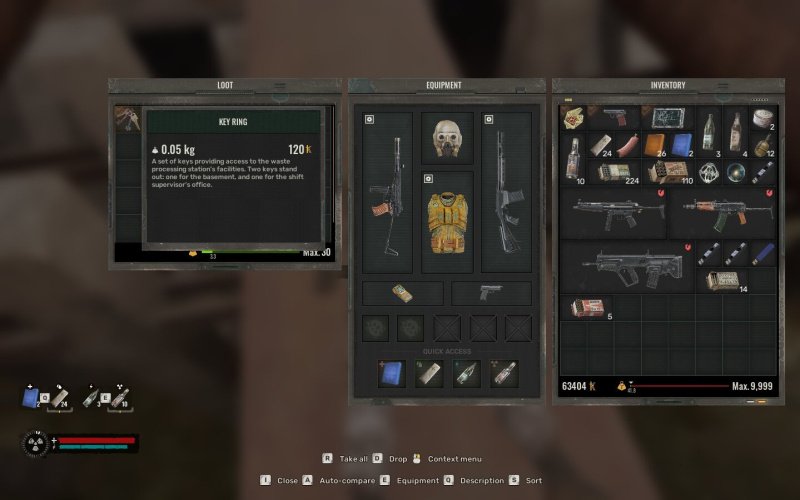This screenshot has width=800, height=500.
Task: Choose the blue medkit quick access slot
Action: [x=391, y=373]
